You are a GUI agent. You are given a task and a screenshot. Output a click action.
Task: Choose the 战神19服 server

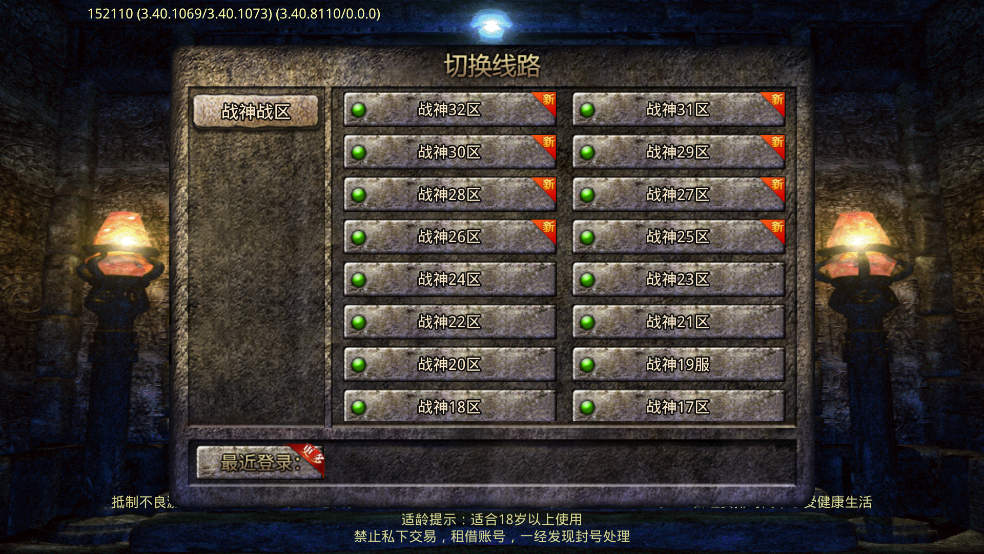678,364
